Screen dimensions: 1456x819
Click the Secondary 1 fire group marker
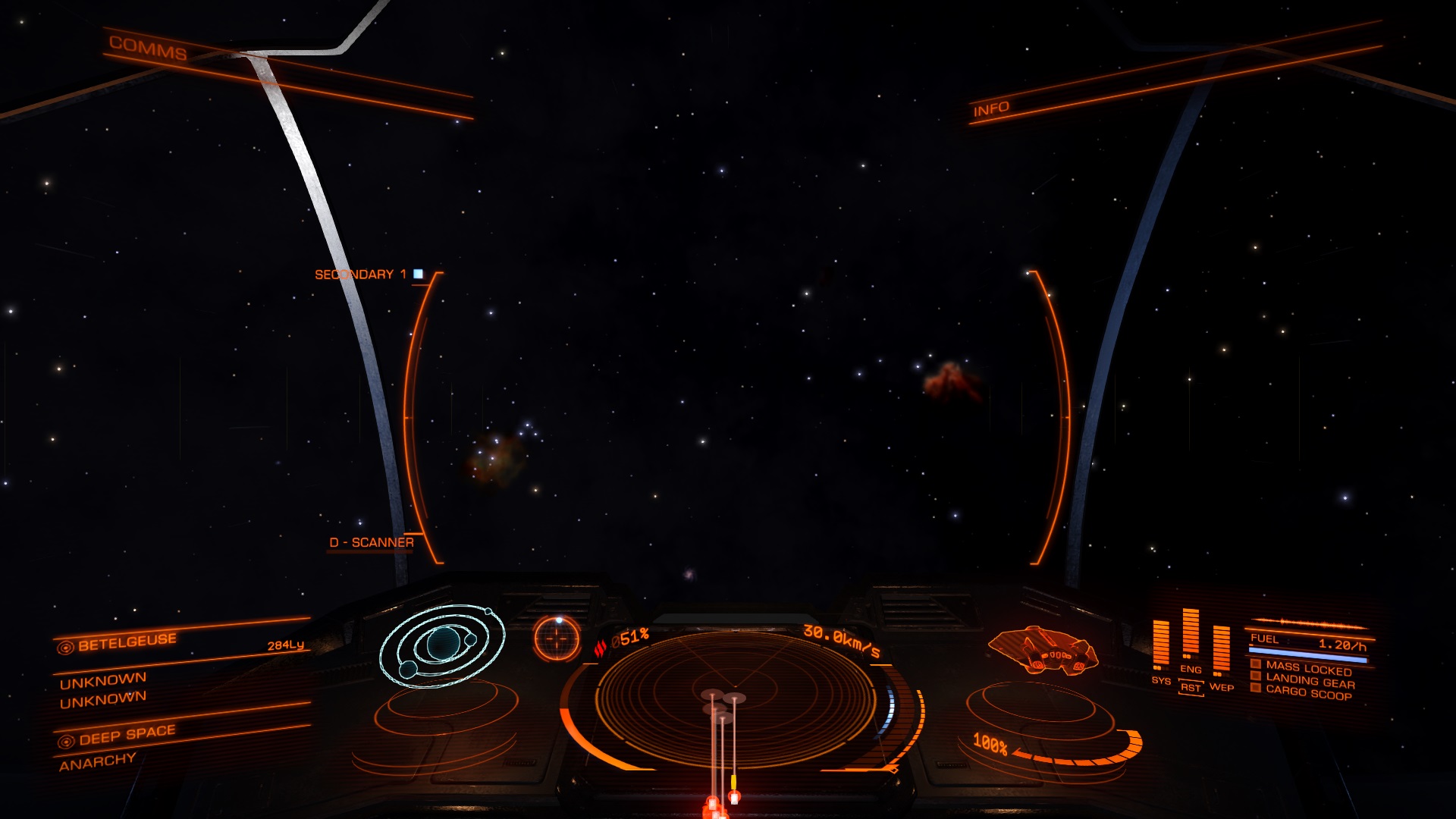[x=418, y=274]
